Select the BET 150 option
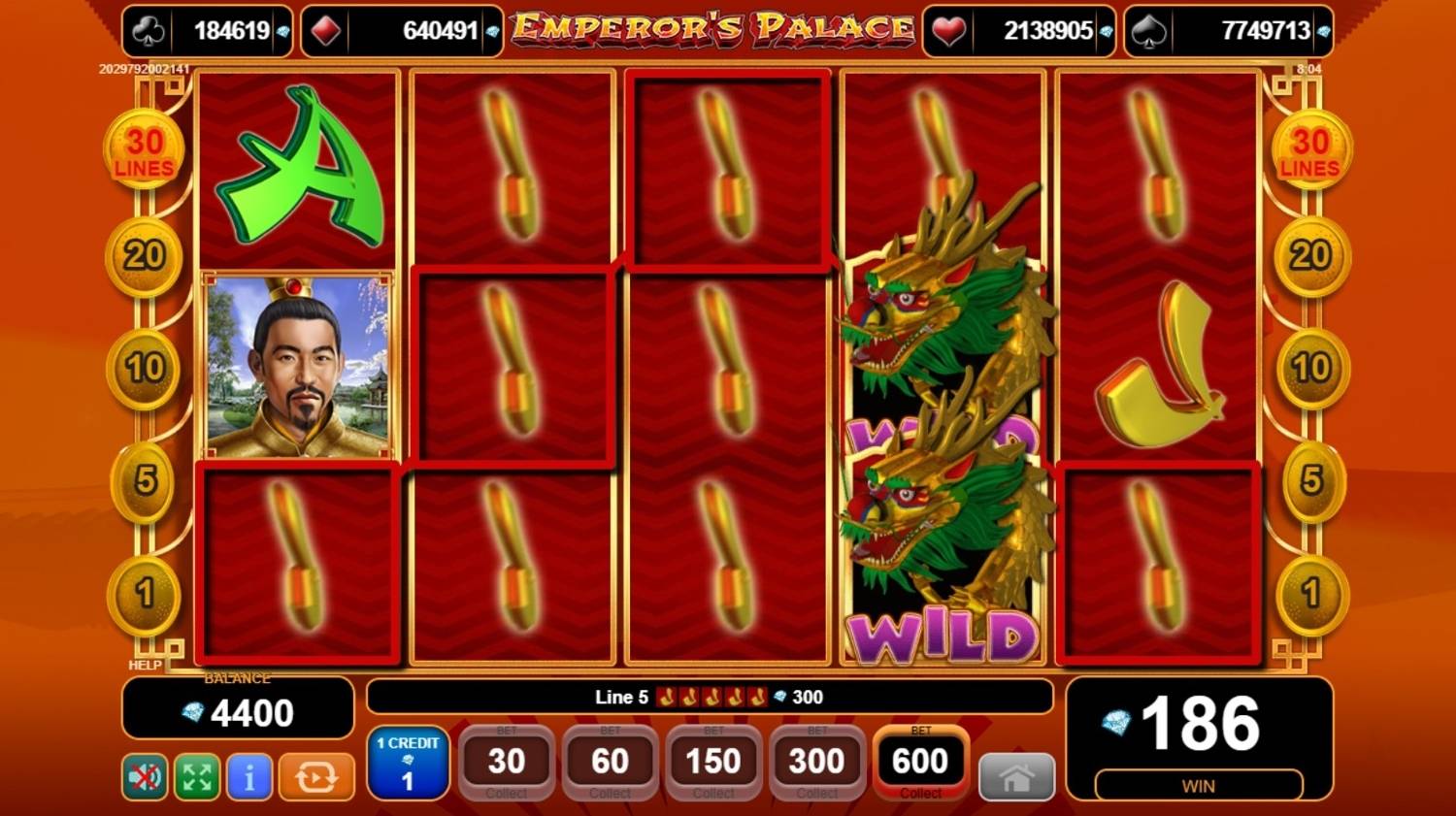The image size is (1456, 816). coord(712,762)
